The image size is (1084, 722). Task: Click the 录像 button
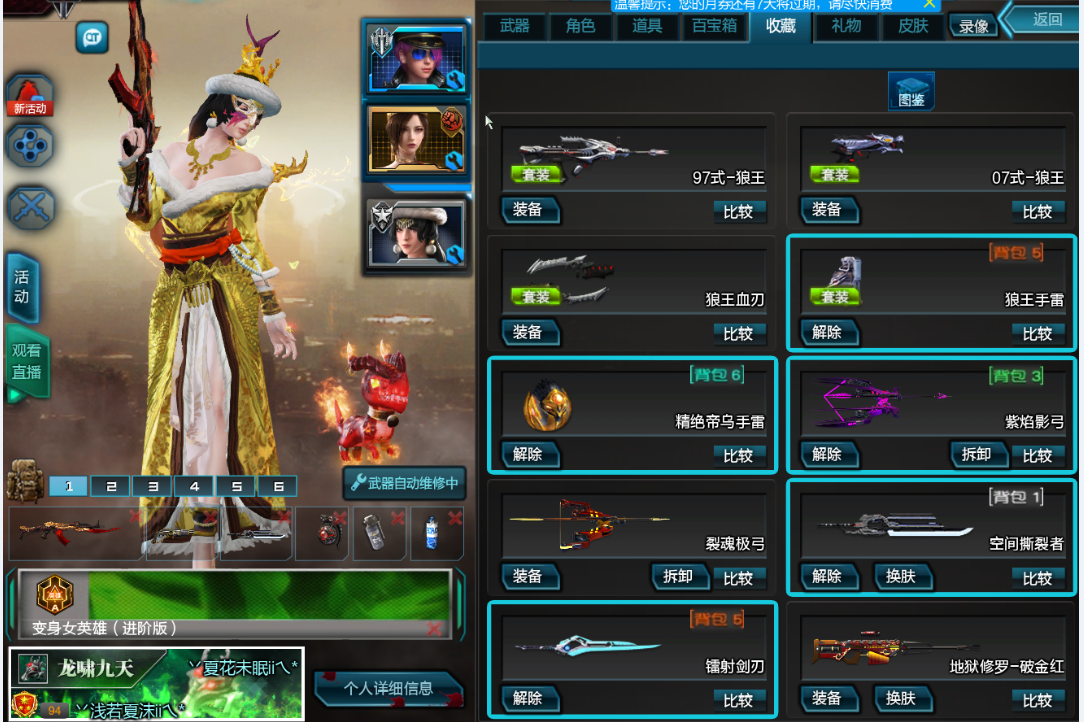point(974,27)
